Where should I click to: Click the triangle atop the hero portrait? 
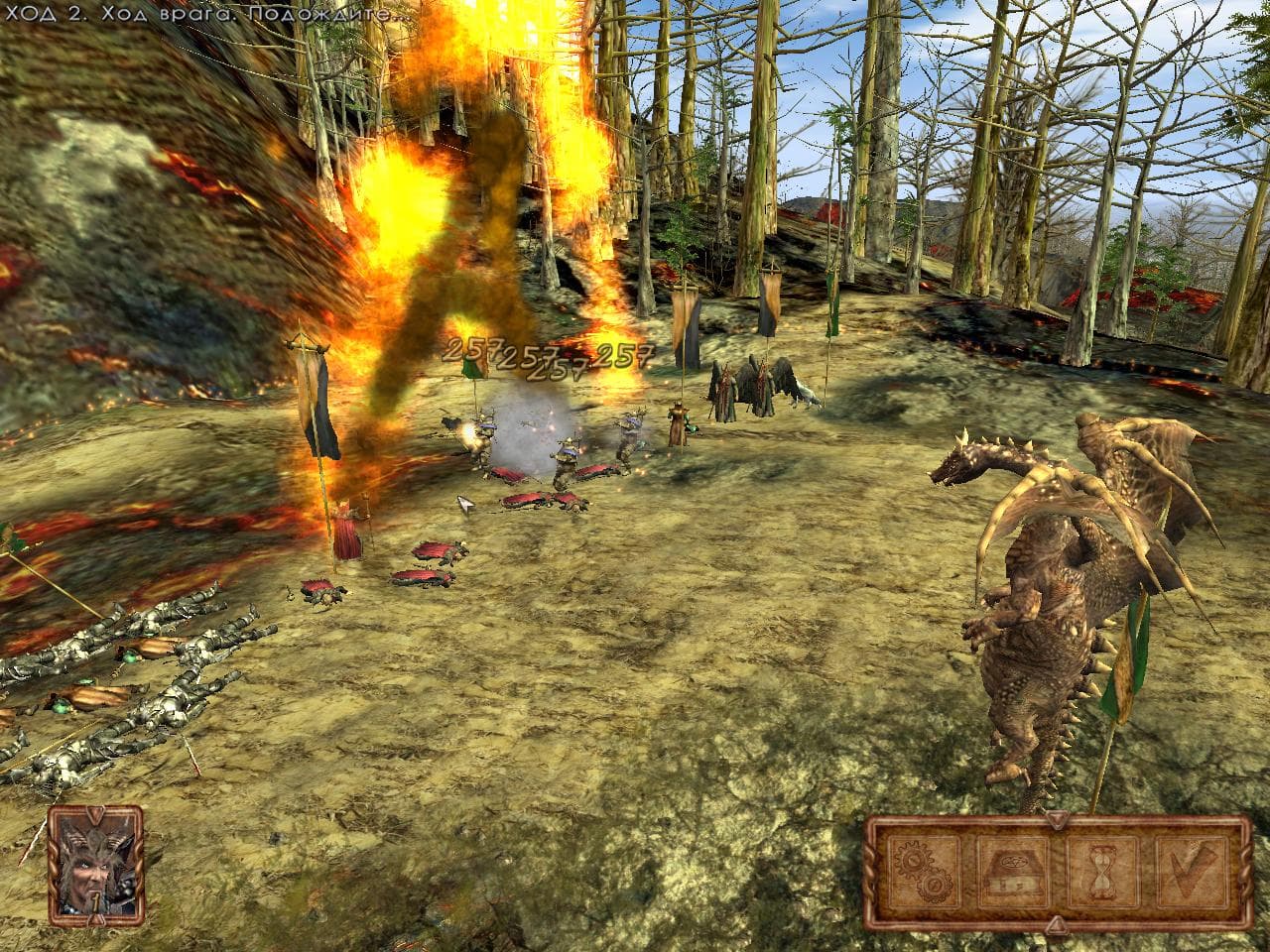(94, 813)
